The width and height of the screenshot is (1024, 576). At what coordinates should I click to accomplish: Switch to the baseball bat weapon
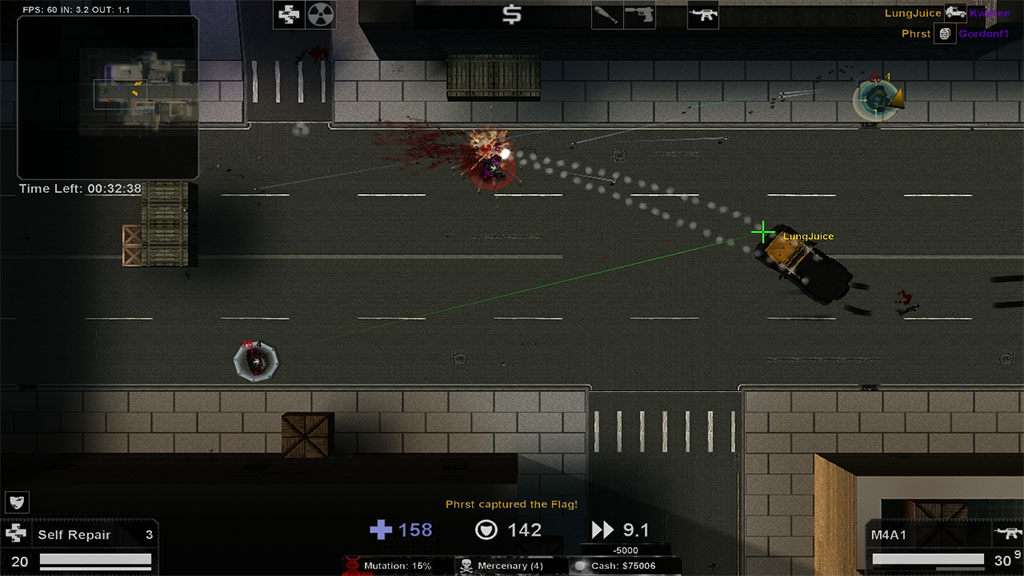pos(607,15)
